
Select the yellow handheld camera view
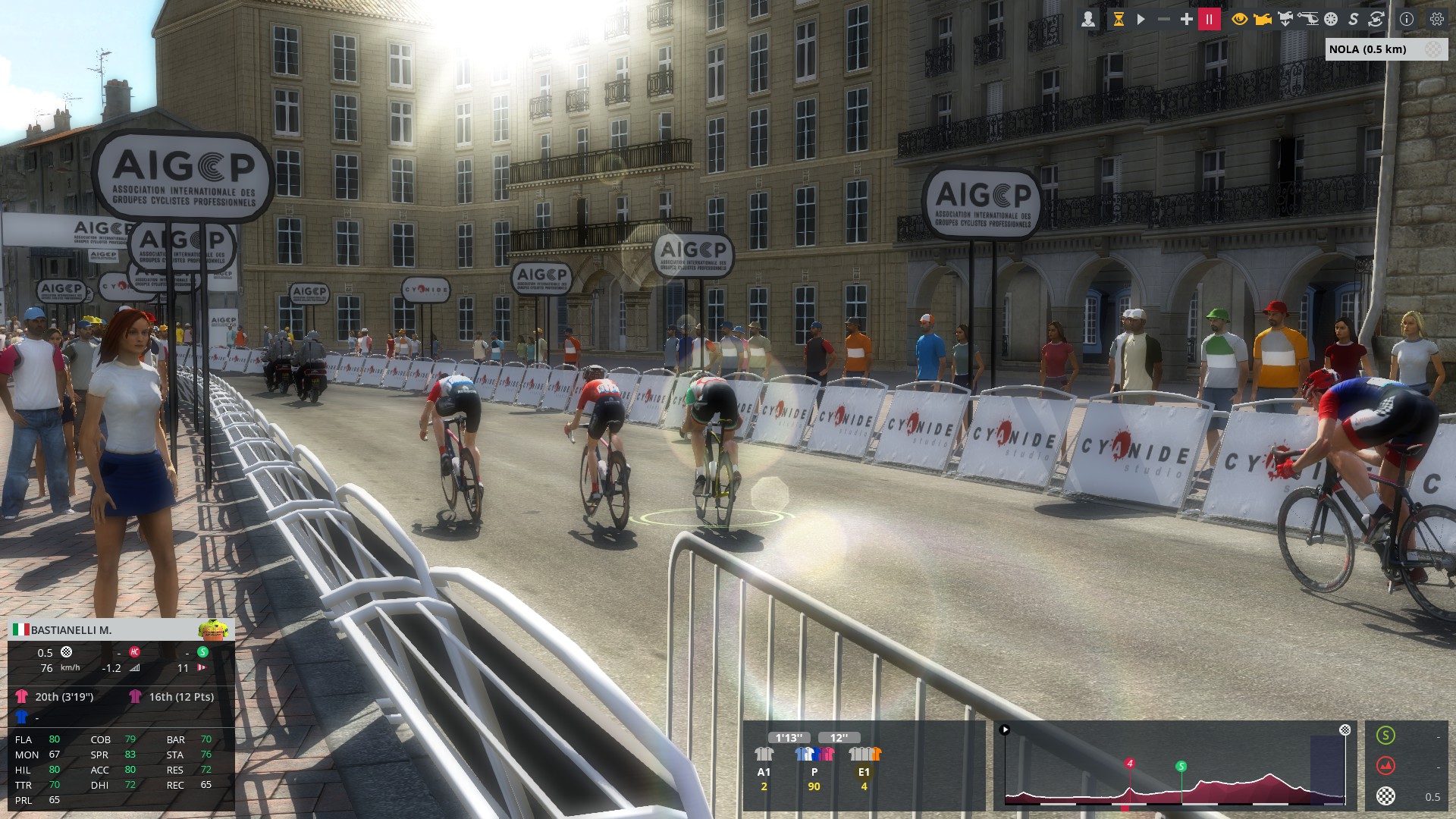coord(1262,20)
